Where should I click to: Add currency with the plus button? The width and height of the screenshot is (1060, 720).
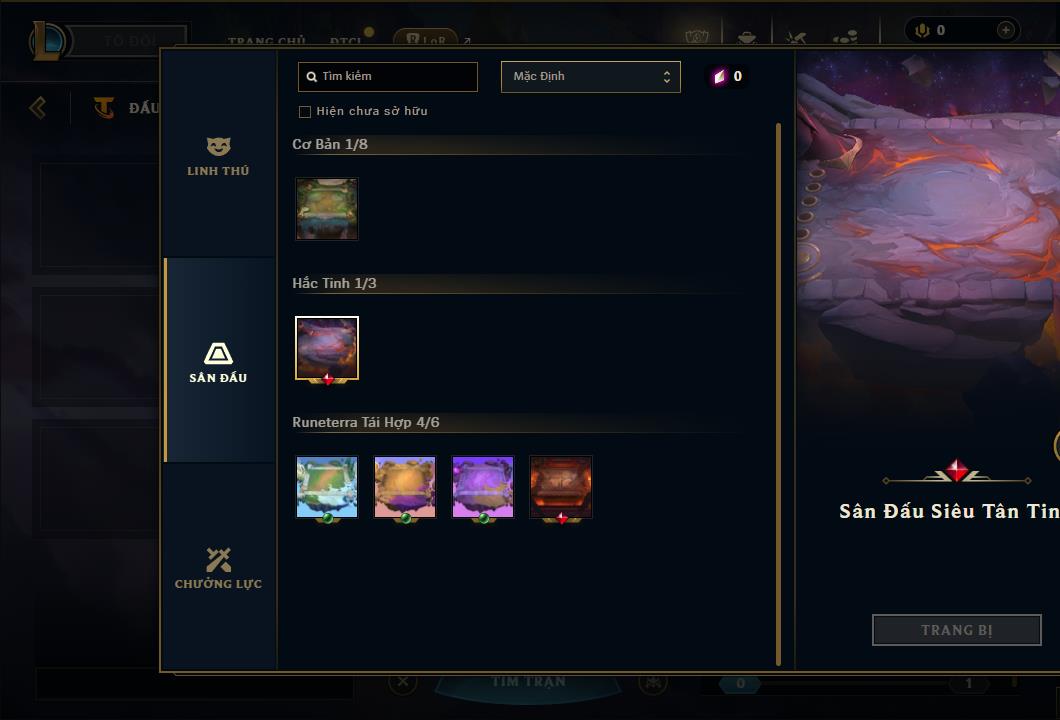(x=1005, y=31)
